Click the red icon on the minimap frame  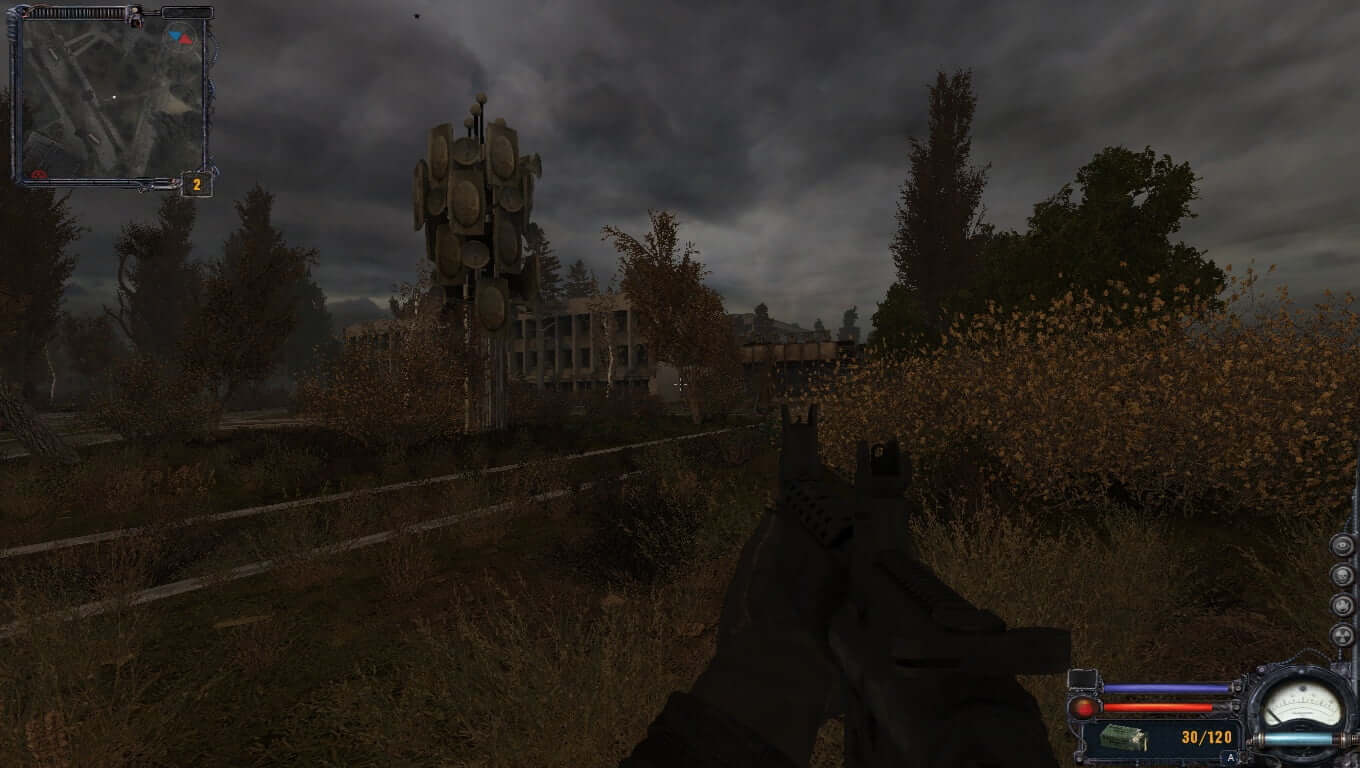pyautogui.click(x=39, y=175)
